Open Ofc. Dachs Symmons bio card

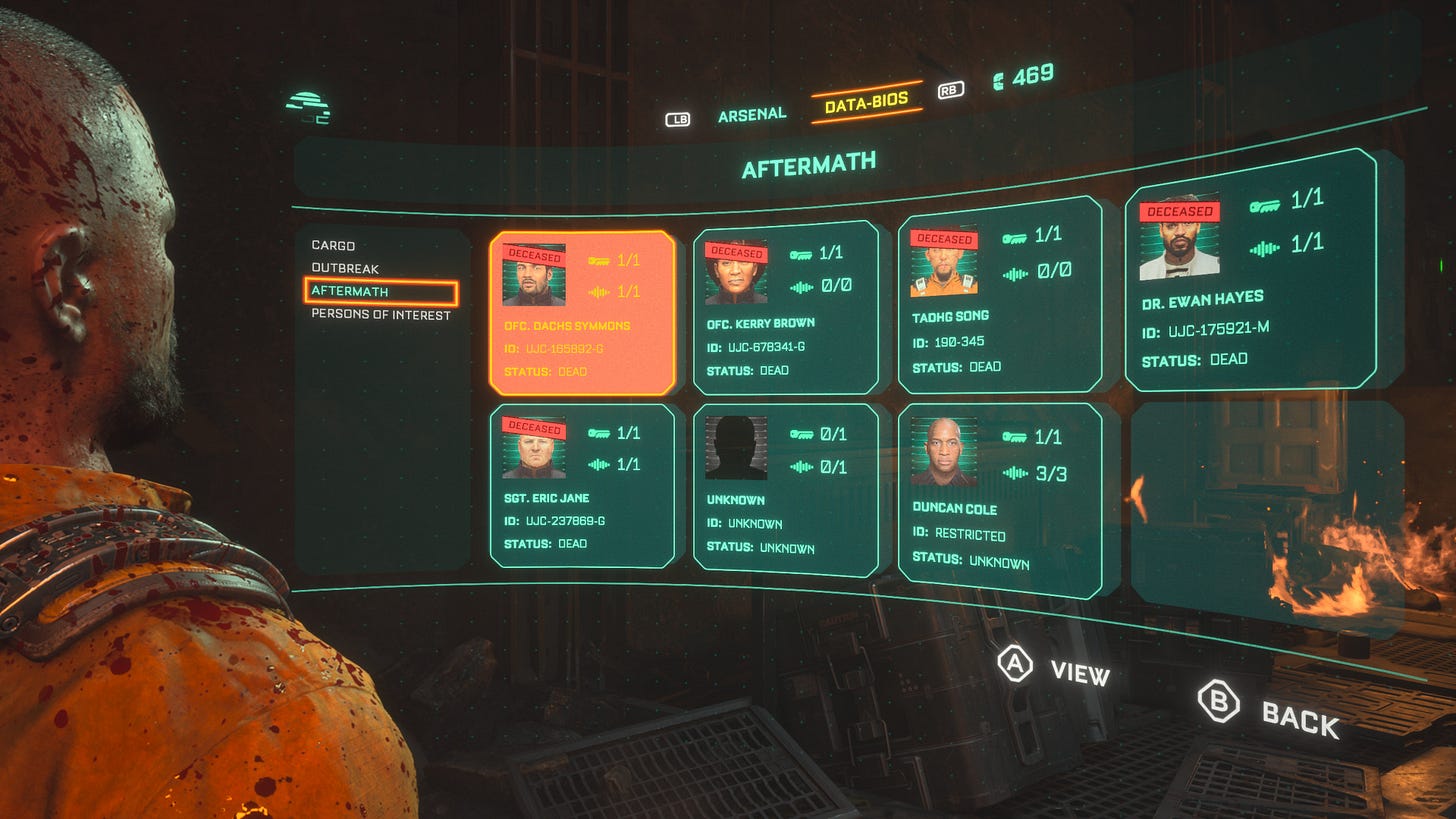pos(582,312)
